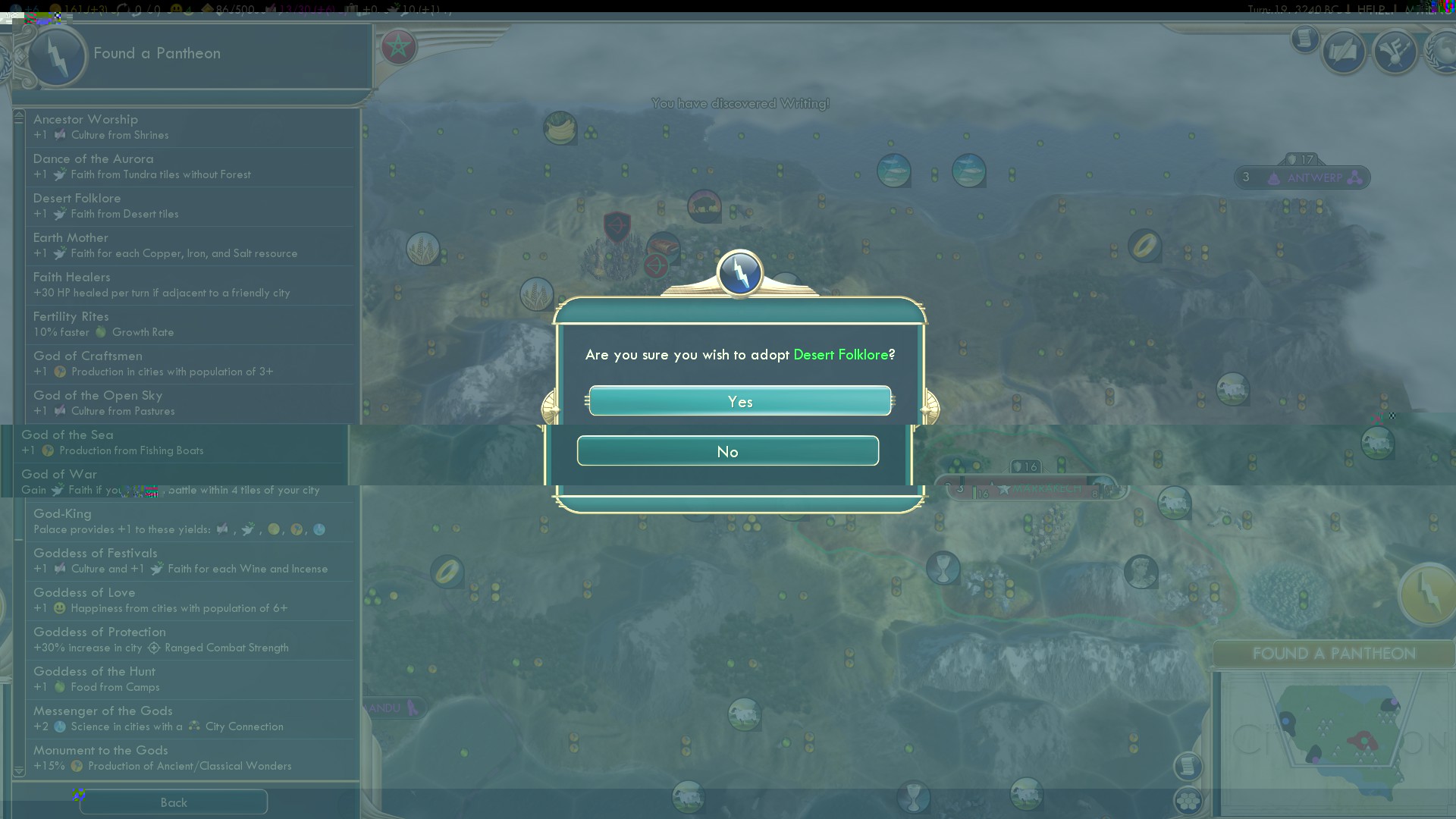
Task: Select Monument to the Gods belief
Action: coord(190,758)
